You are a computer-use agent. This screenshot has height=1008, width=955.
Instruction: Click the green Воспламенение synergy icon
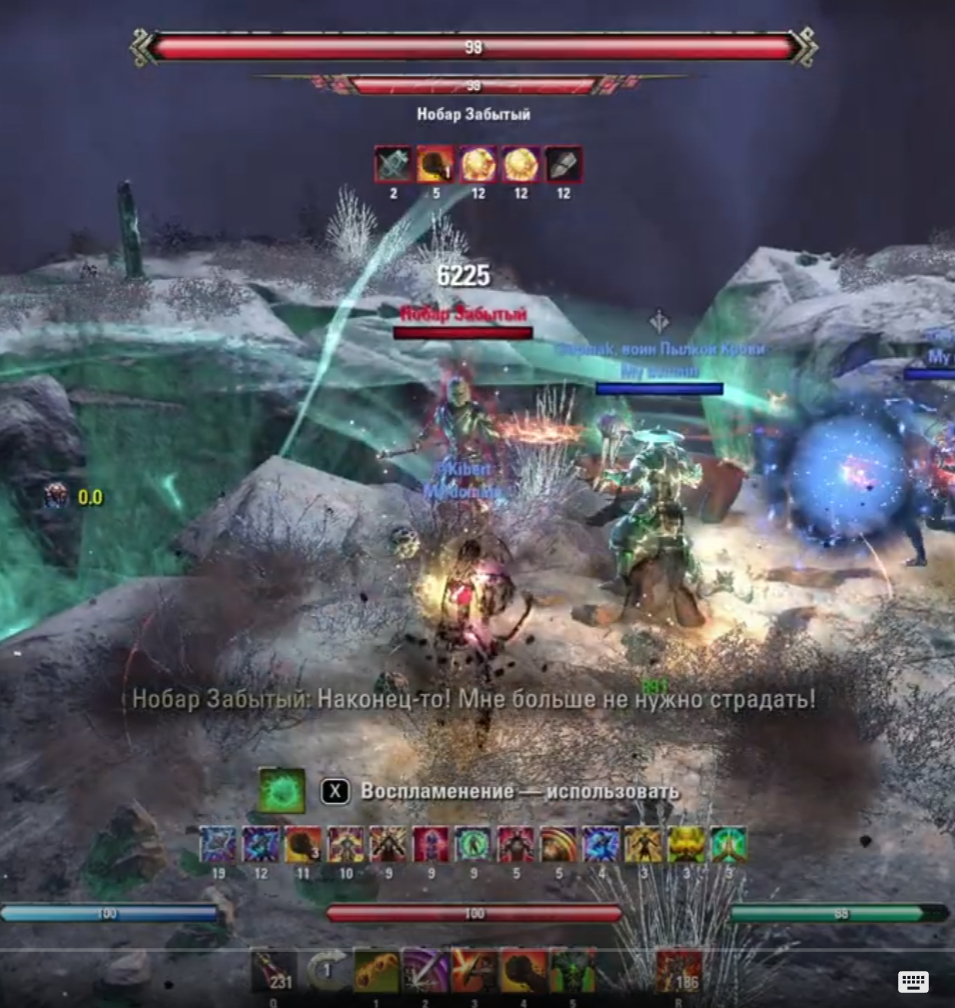pyautogui.click(x=282, y=791)
